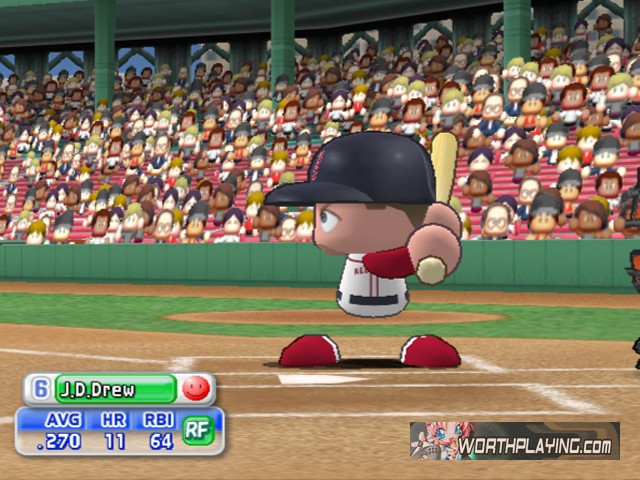Select the green RF position badge
This screenshot has width=640, height=480.
[x=198, y=430]
